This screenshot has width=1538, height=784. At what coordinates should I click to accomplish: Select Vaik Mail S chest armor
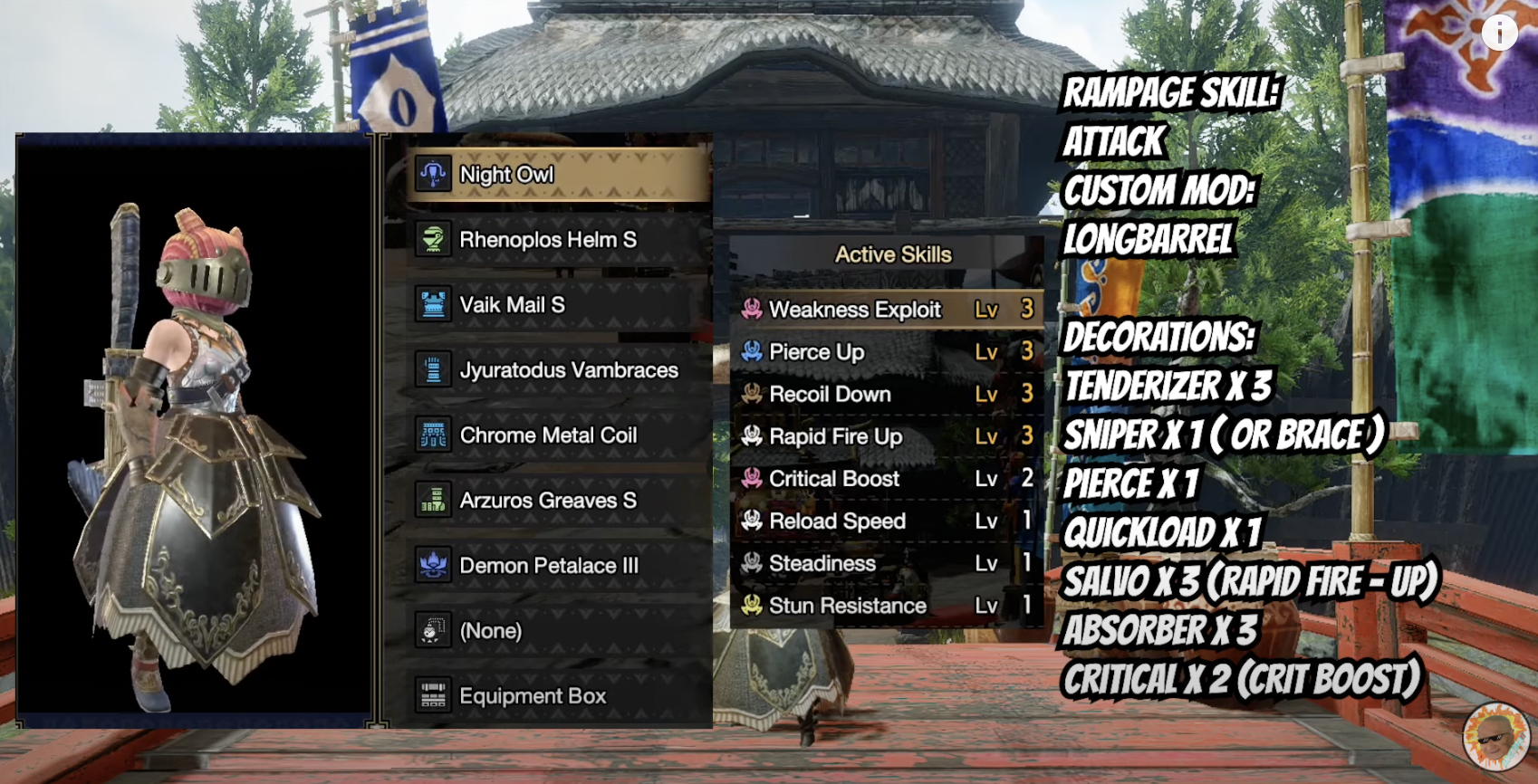coord(556,305)
